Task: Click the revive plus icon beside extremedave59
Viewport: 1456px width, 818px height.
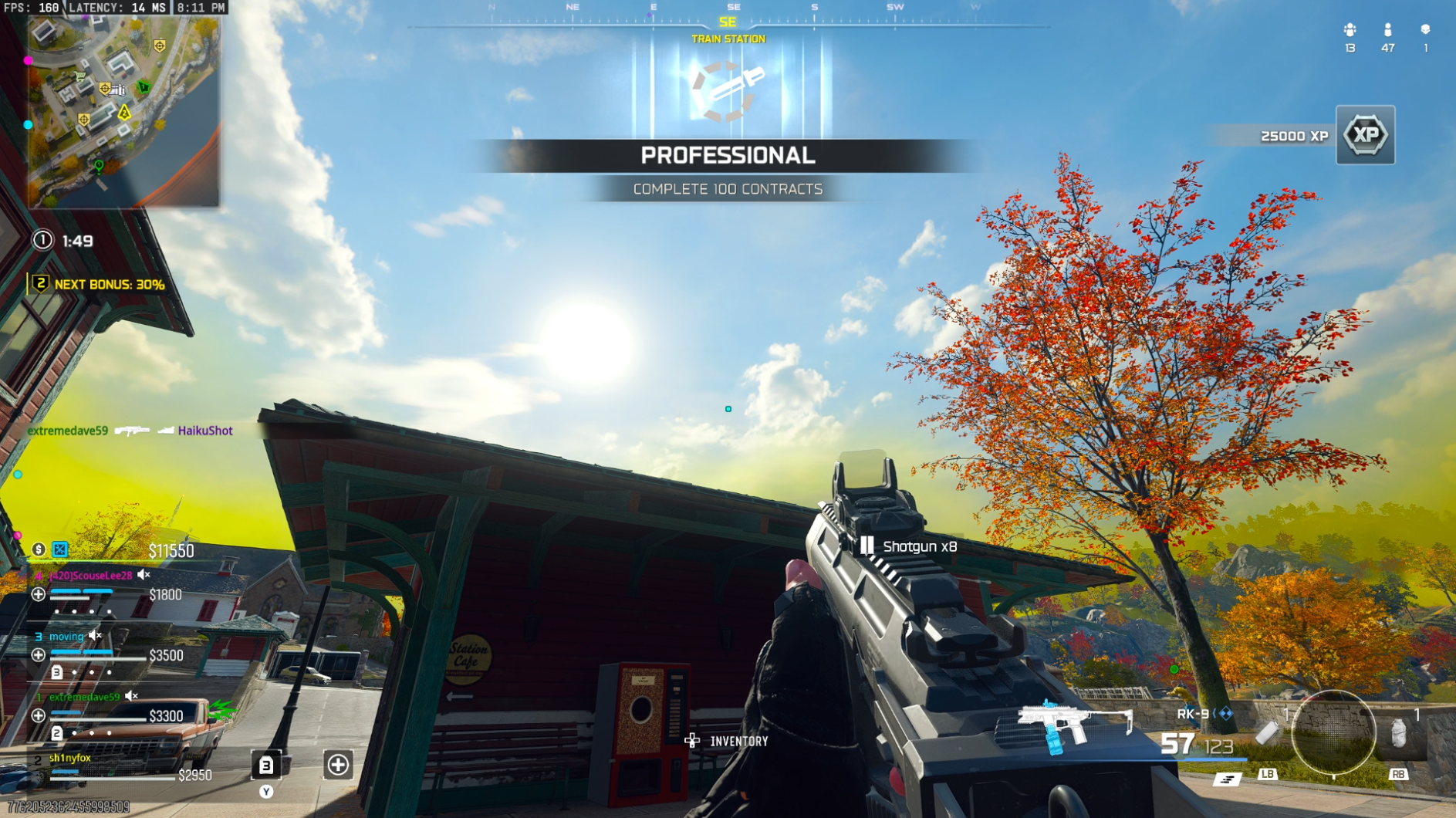Action: click(x=39, y=714)
